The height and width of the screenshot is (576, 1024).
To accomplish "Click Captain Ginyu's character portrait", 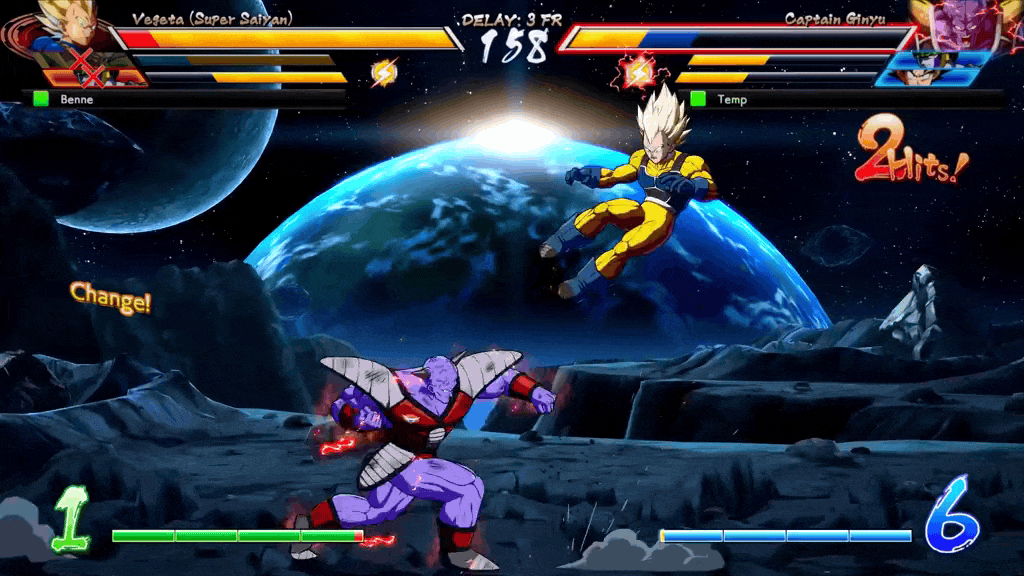I will [x=953, y=24].
